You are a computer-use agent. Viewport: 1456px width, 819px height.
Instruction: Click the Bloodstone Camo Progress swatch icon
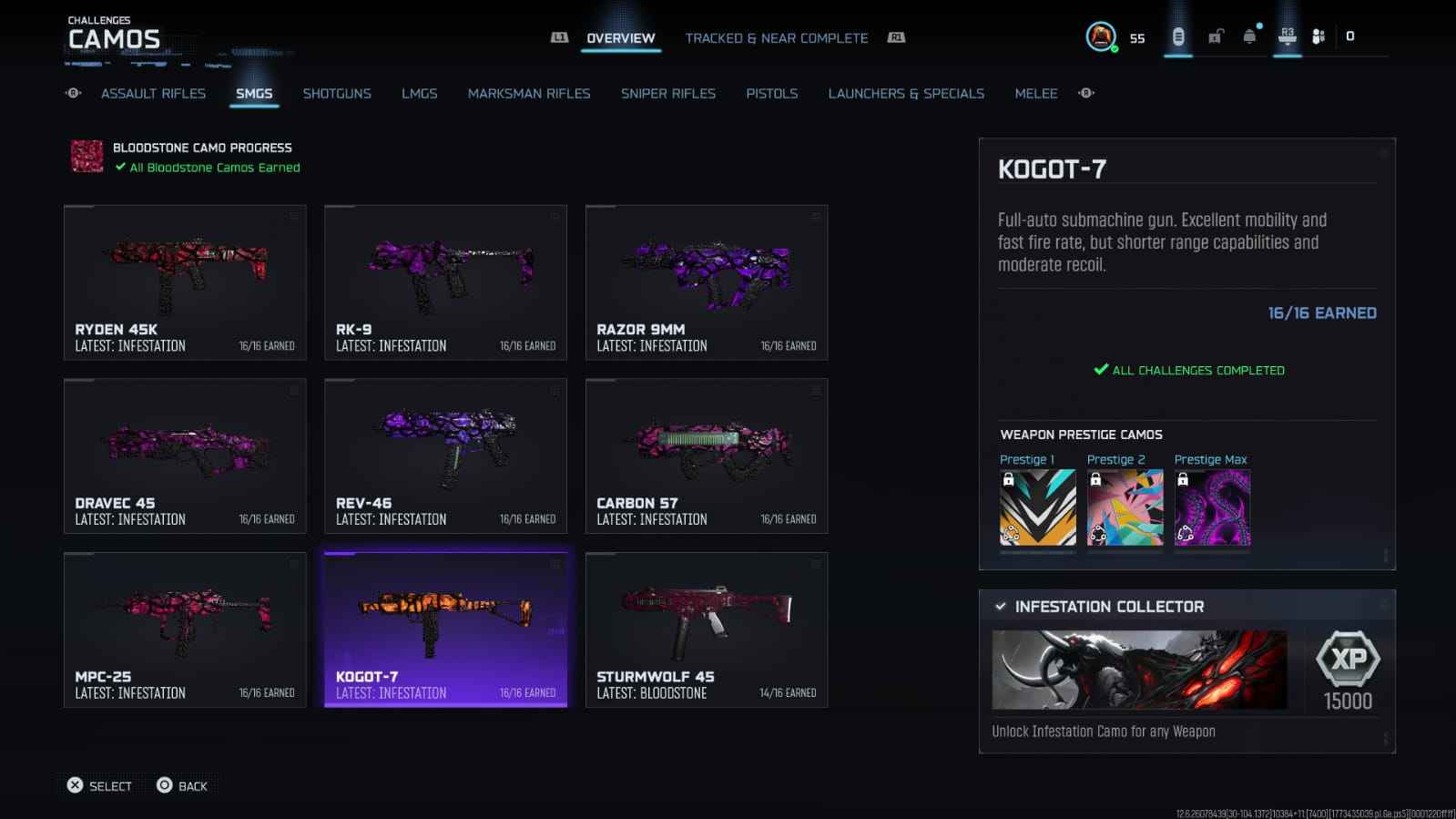[85, 156]
